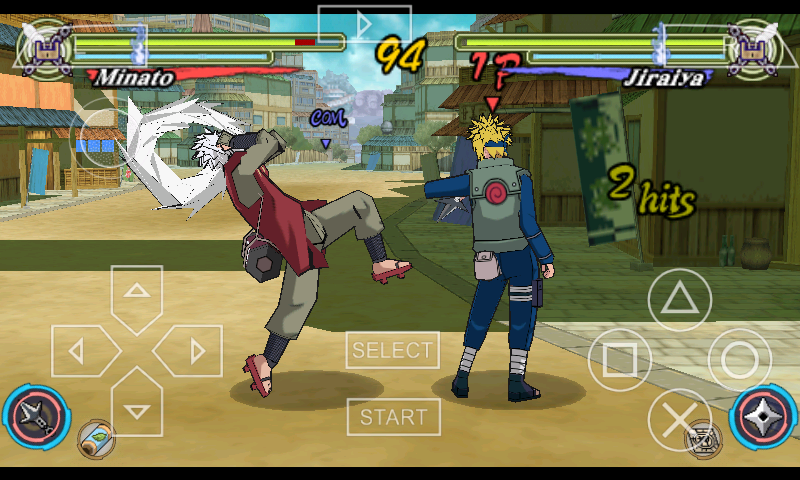Tap the D-pad up arrow
Image resolution: width=800 pixels, height=480 pixels.
click(137, 294)
